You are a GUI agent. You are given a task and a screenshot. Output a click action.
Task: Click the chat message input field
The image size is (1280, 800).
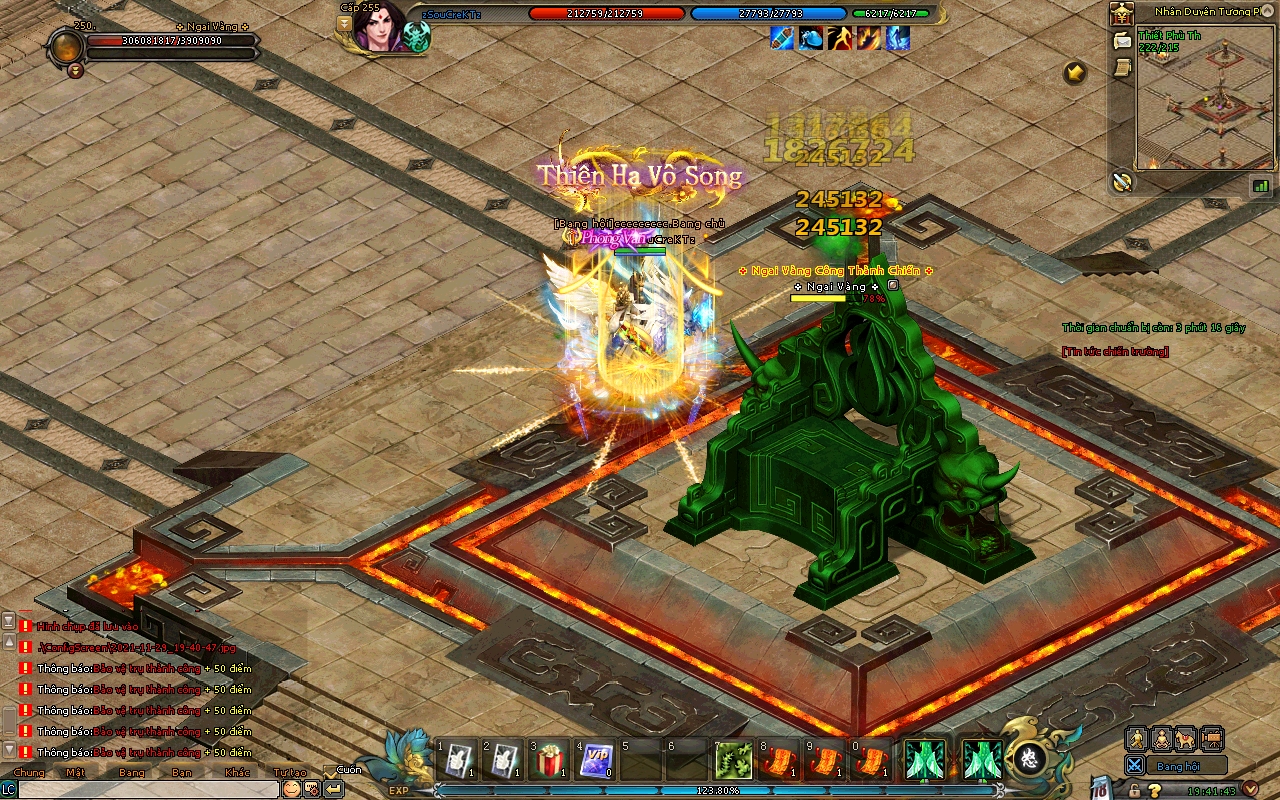[x=148, y=789]
